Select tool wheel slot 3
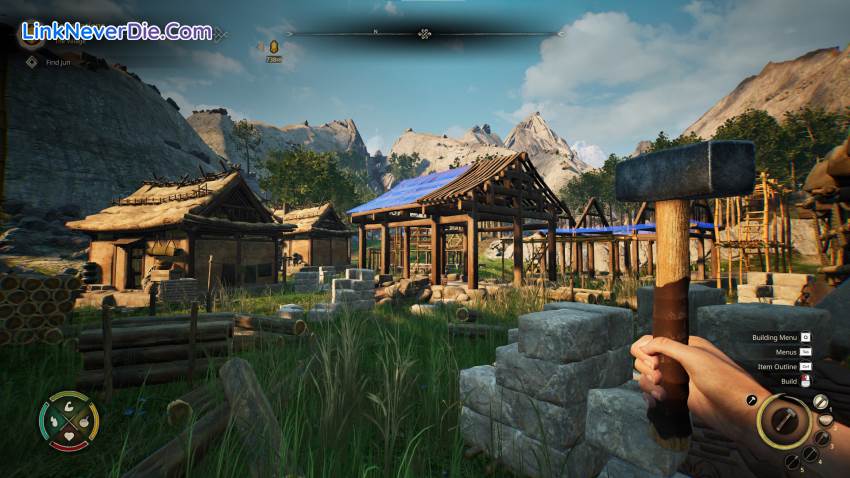Screen dimensions: 850x478 (822, 438)
